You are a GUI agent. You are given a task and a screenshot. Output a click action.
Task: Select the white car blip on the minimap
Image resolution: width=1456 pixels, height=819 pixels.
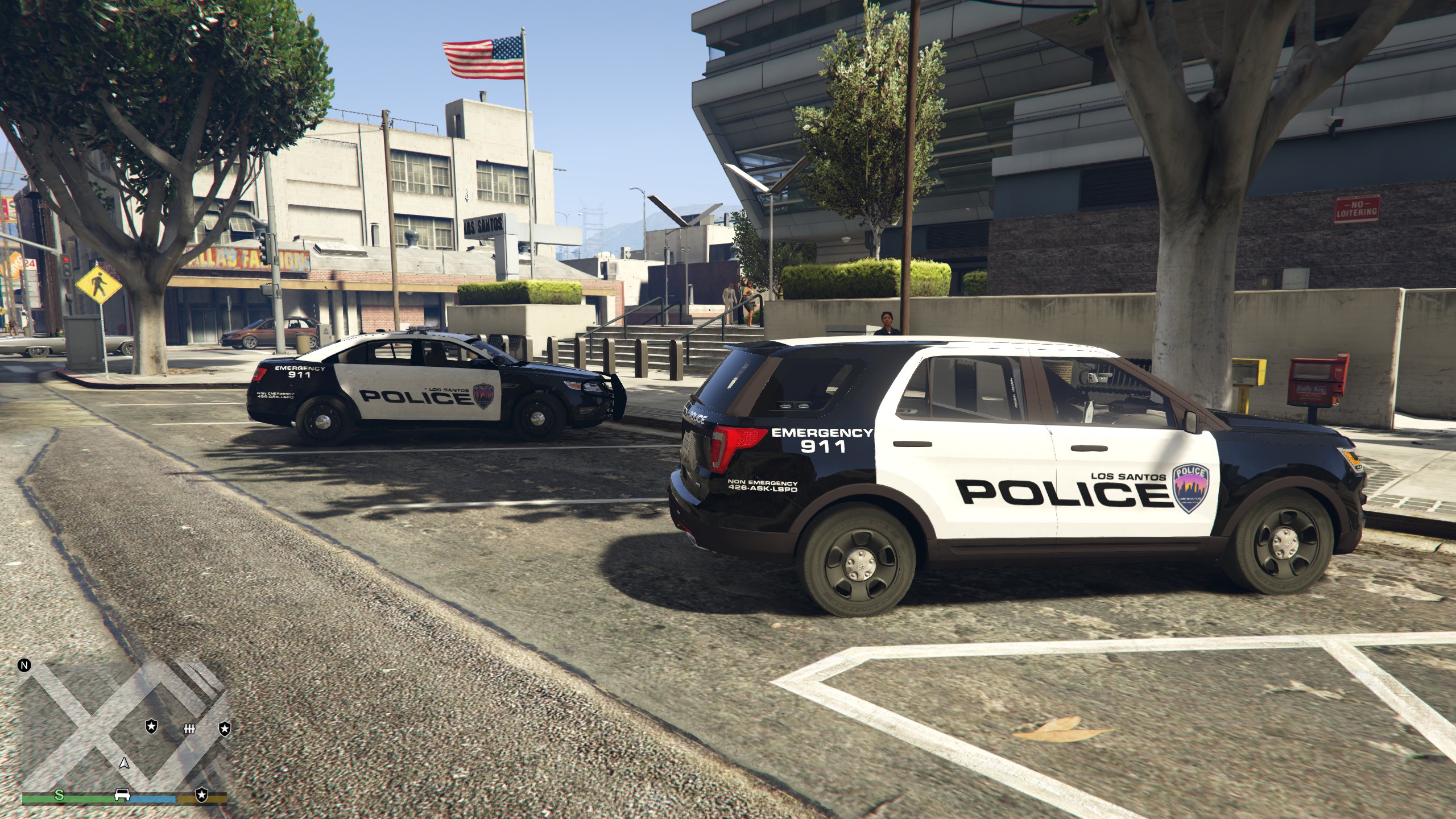(x=122, y=795)
